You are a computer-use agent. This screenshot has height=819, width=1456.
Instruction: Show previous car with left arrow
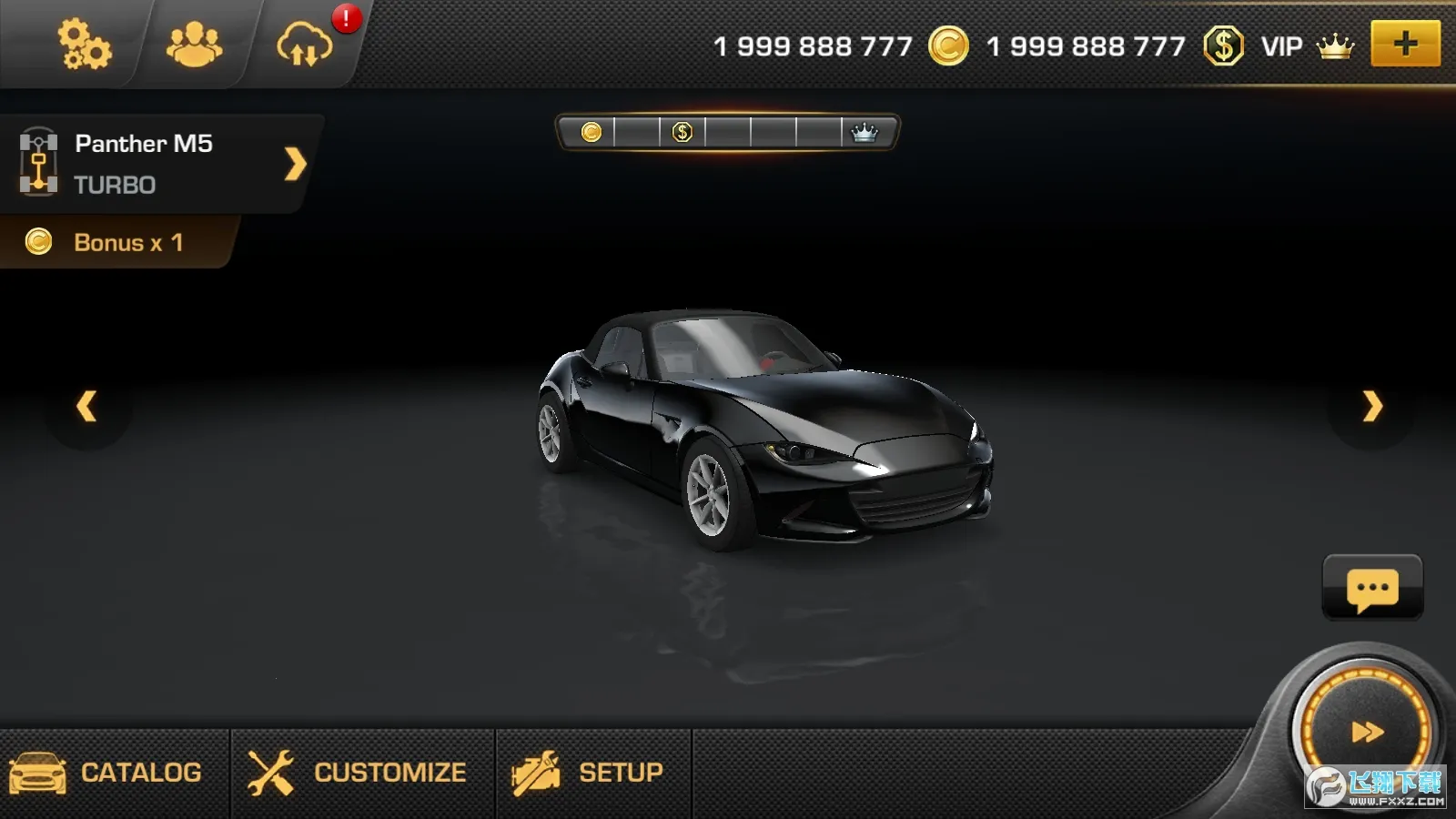tap(86, 406)
